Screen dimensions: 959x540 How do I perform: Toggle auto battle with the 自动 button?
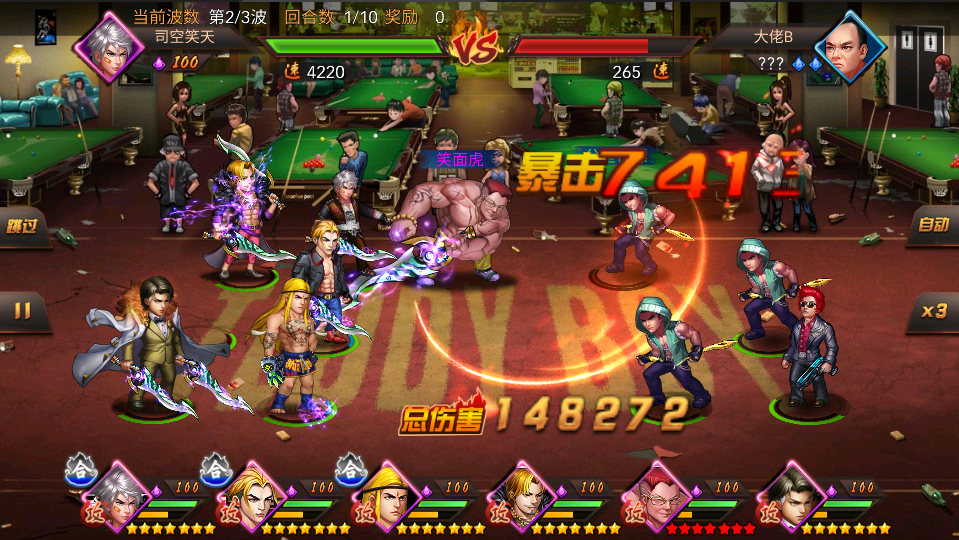tap(932, 225)
